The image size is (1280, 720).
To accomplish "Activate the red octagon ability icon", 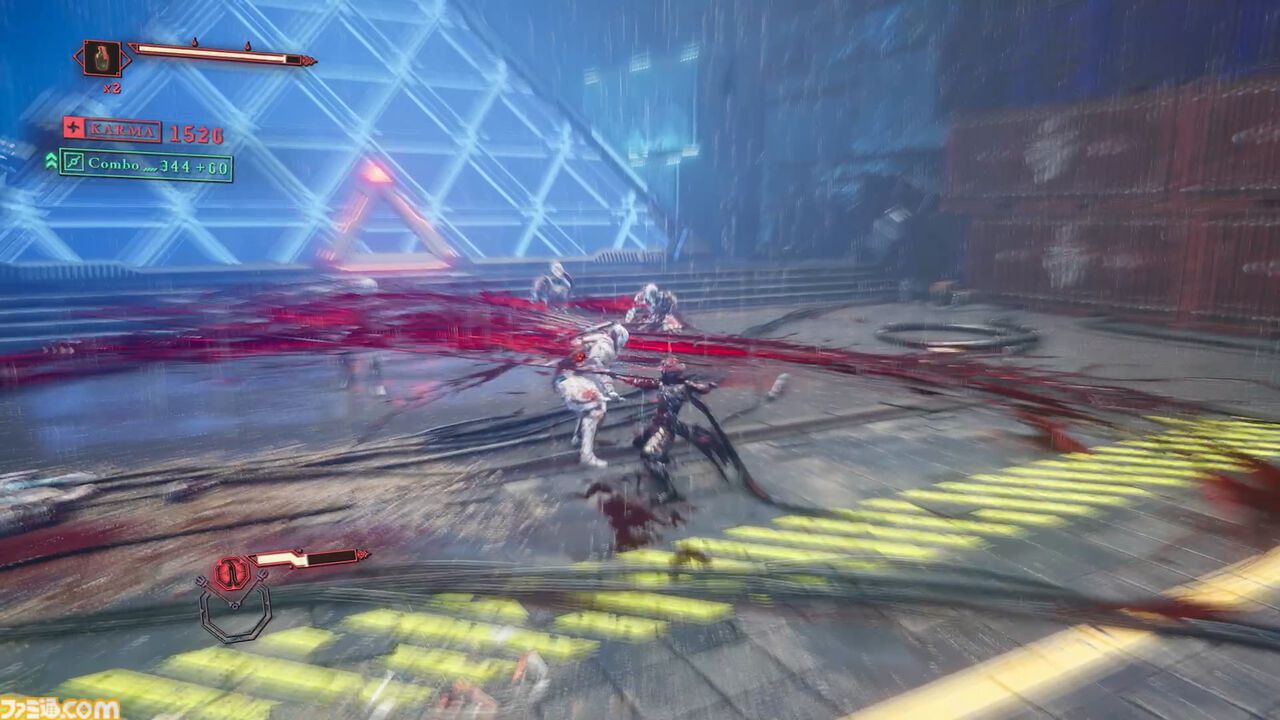I will coord(232,573).
